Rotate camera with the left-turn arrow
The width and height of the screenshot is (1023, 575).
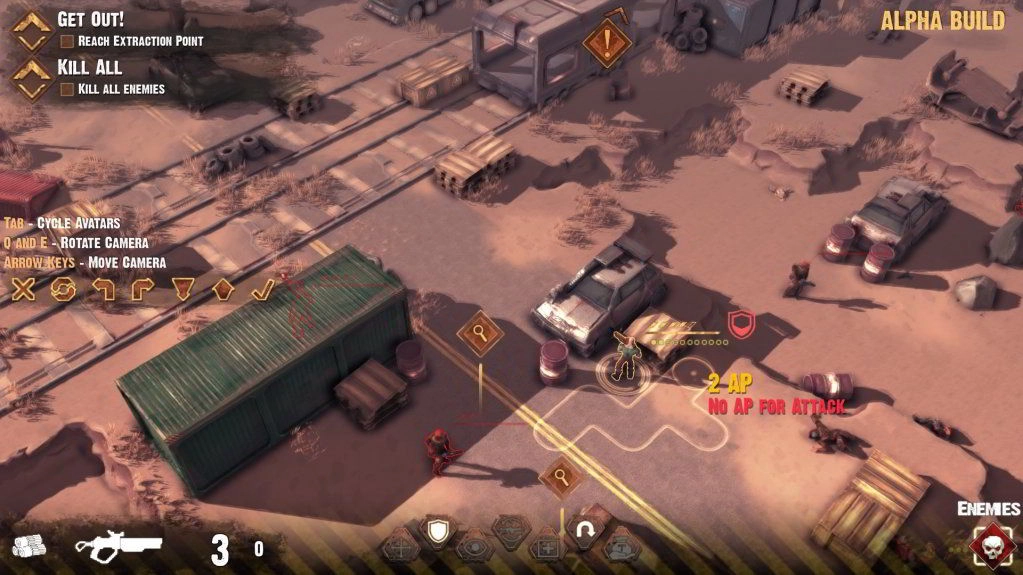103,290
